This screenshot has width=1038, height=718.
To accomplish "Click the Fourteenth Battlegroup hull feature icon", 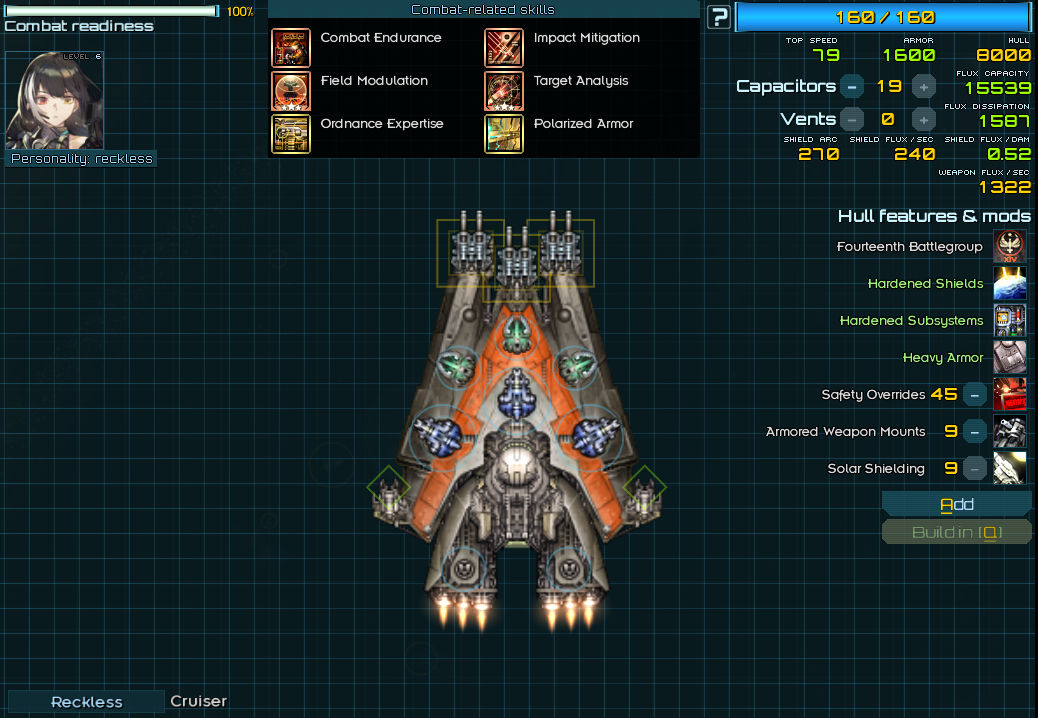I will [x=1010, y=247].
